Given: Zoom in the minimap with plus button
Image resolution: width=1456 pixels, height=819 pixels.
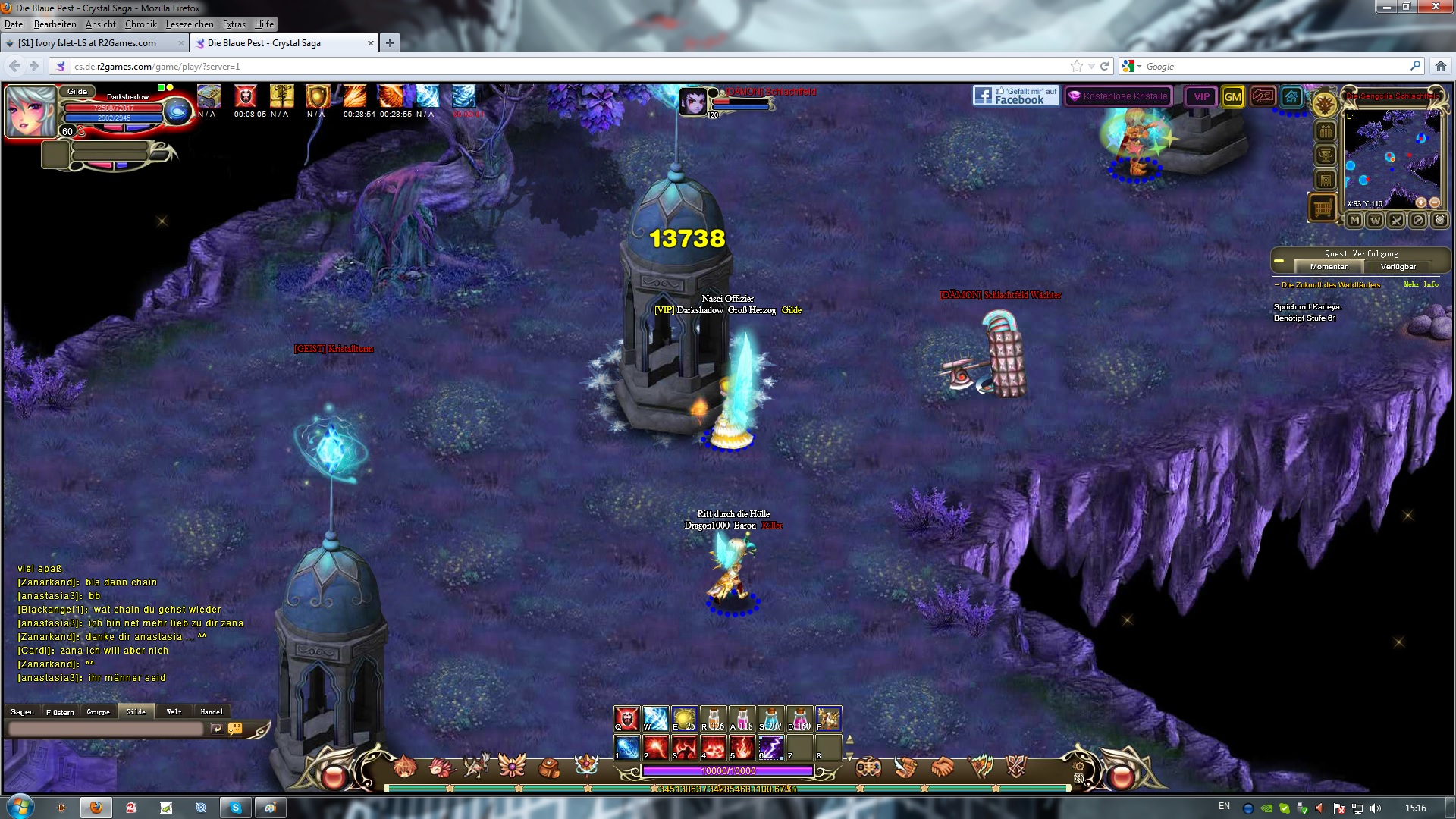Looking at the screenshot, I should coord(1421,202).
